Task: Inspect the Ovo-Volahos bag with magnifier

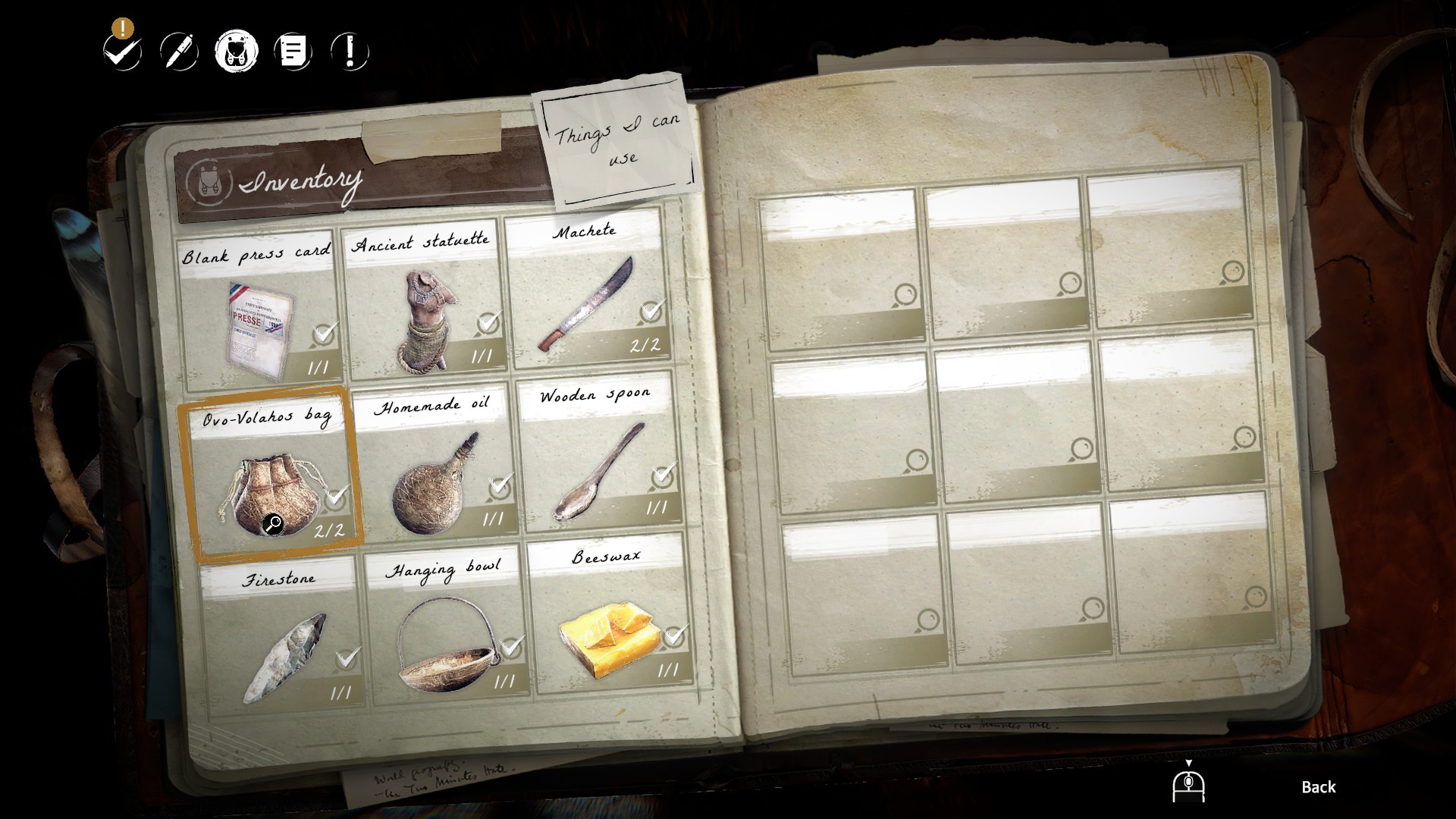Action: tap(273, 524)
